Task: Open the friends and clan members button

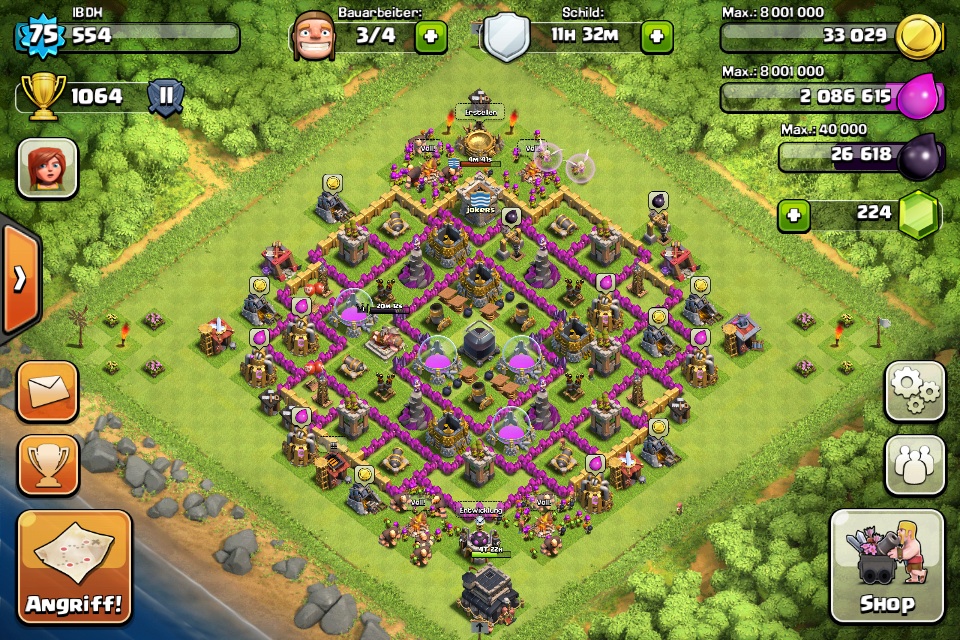Action: click(914, 465)
